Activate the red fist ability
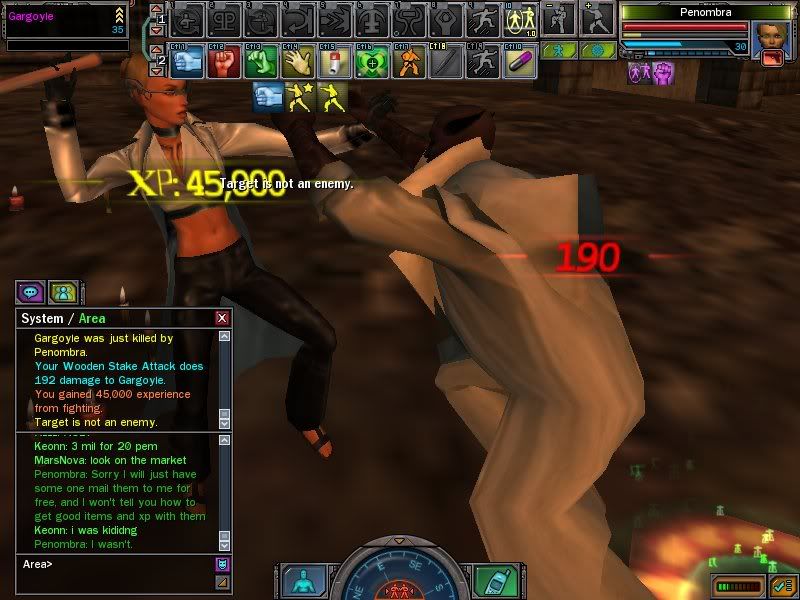The height and width of the screenshot is (600, 800). point(226,61)
